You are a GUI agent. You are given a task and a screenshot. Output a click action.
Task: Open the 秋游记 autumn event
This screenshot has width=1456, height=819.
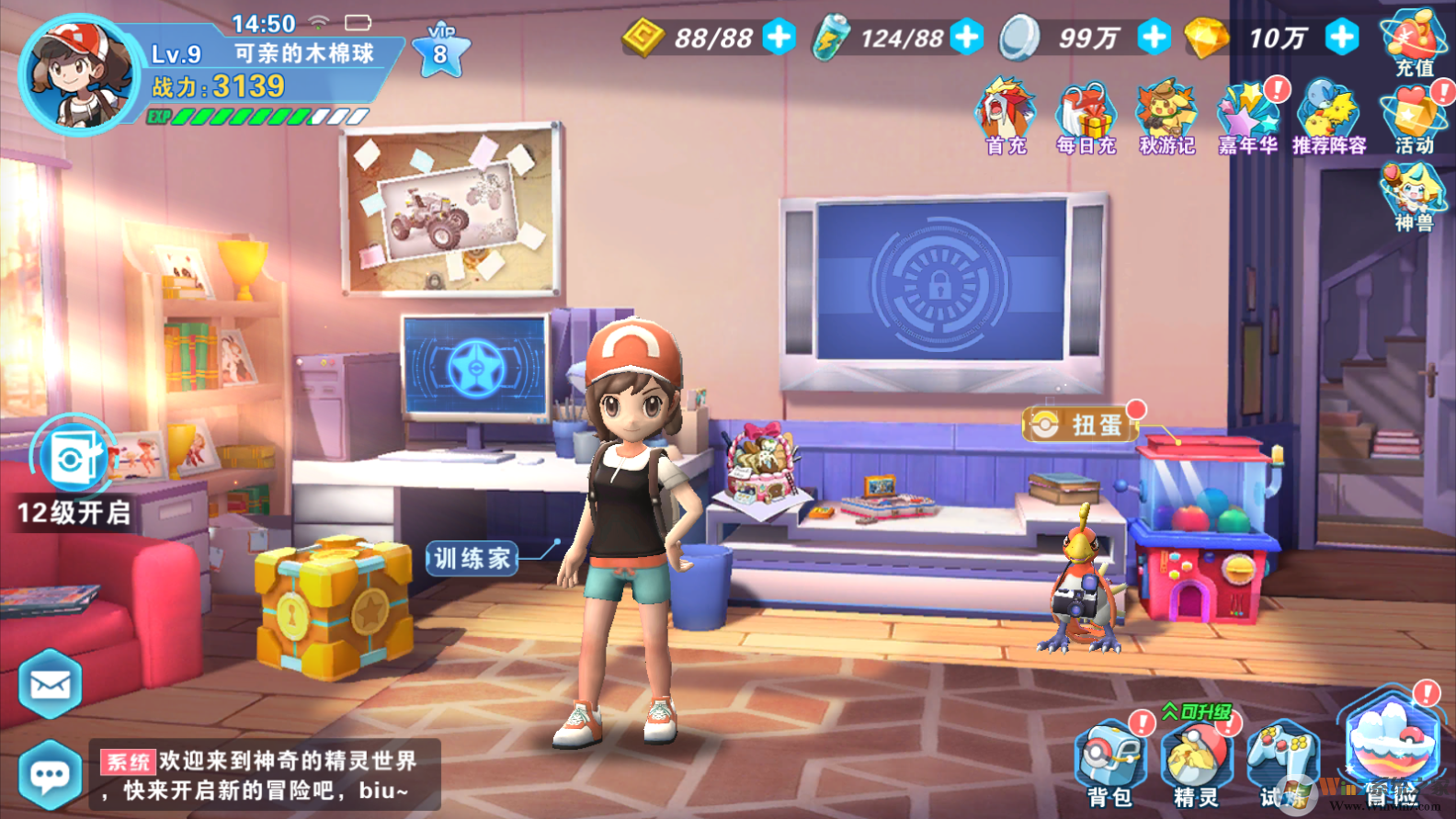pos(1163,110)
